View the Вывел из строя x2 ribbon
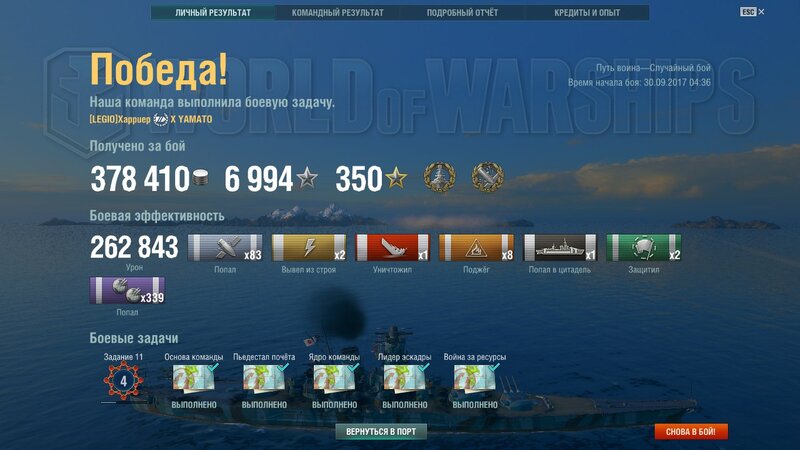 tap(308, 249)
